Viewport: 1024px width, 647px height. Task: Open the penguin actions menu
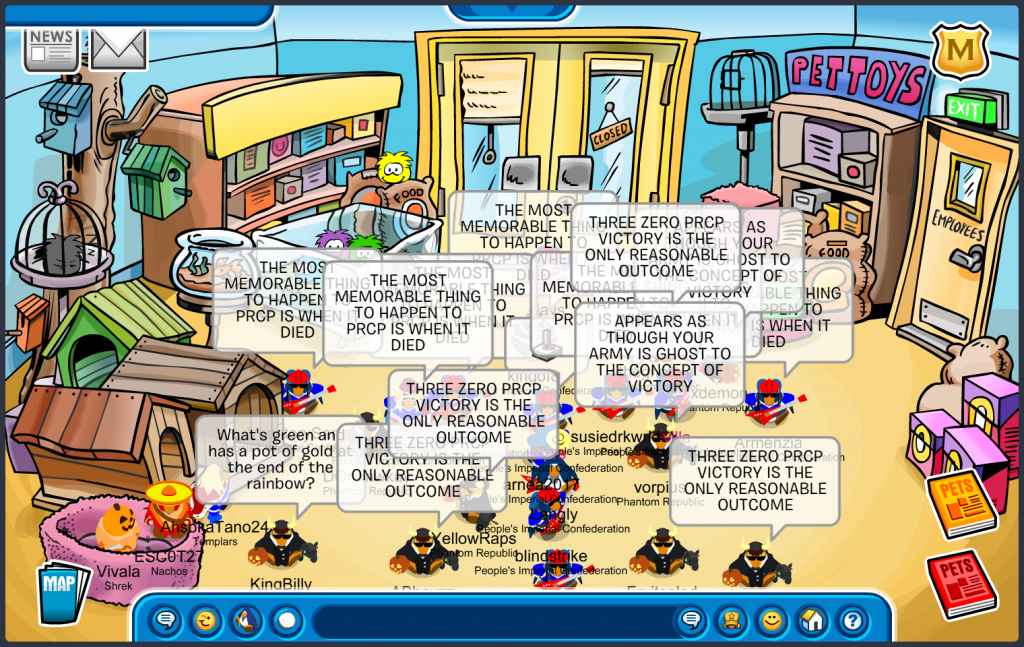(x=246, y=621)
